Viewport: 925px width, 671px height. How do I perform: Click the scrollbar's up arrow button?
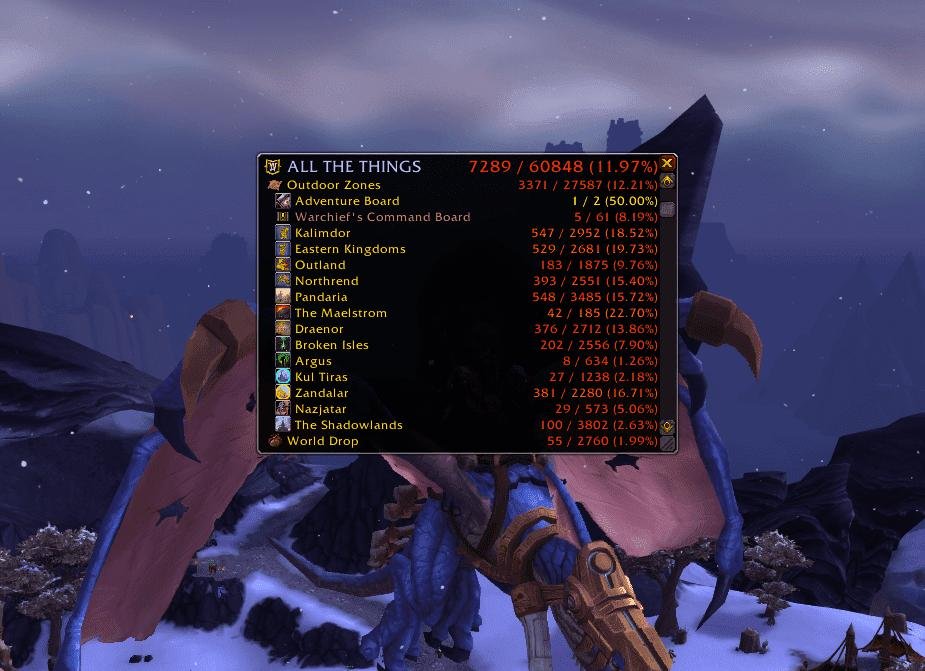pyautogui.click(x=668, y=182)
